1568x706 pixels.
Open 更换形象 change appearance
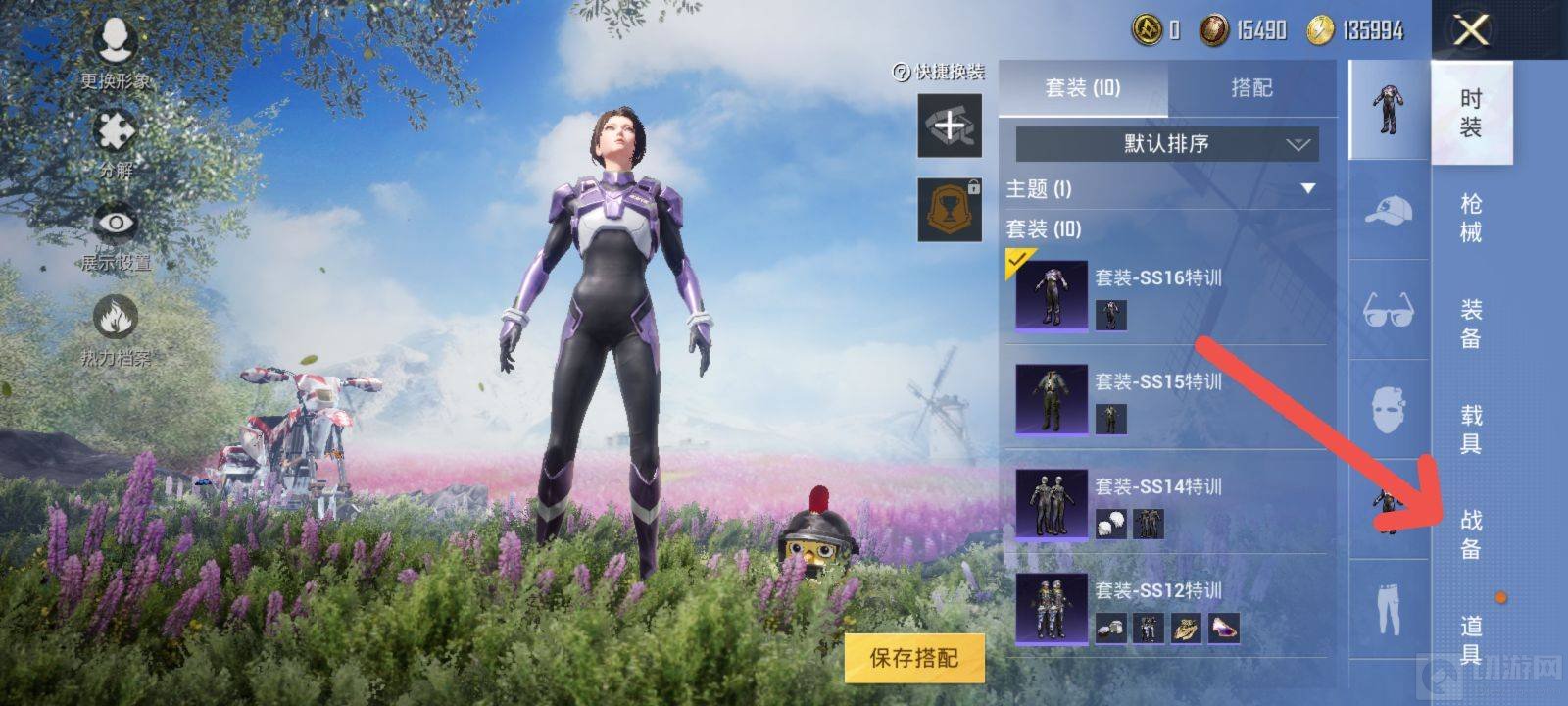pos(116,49)
